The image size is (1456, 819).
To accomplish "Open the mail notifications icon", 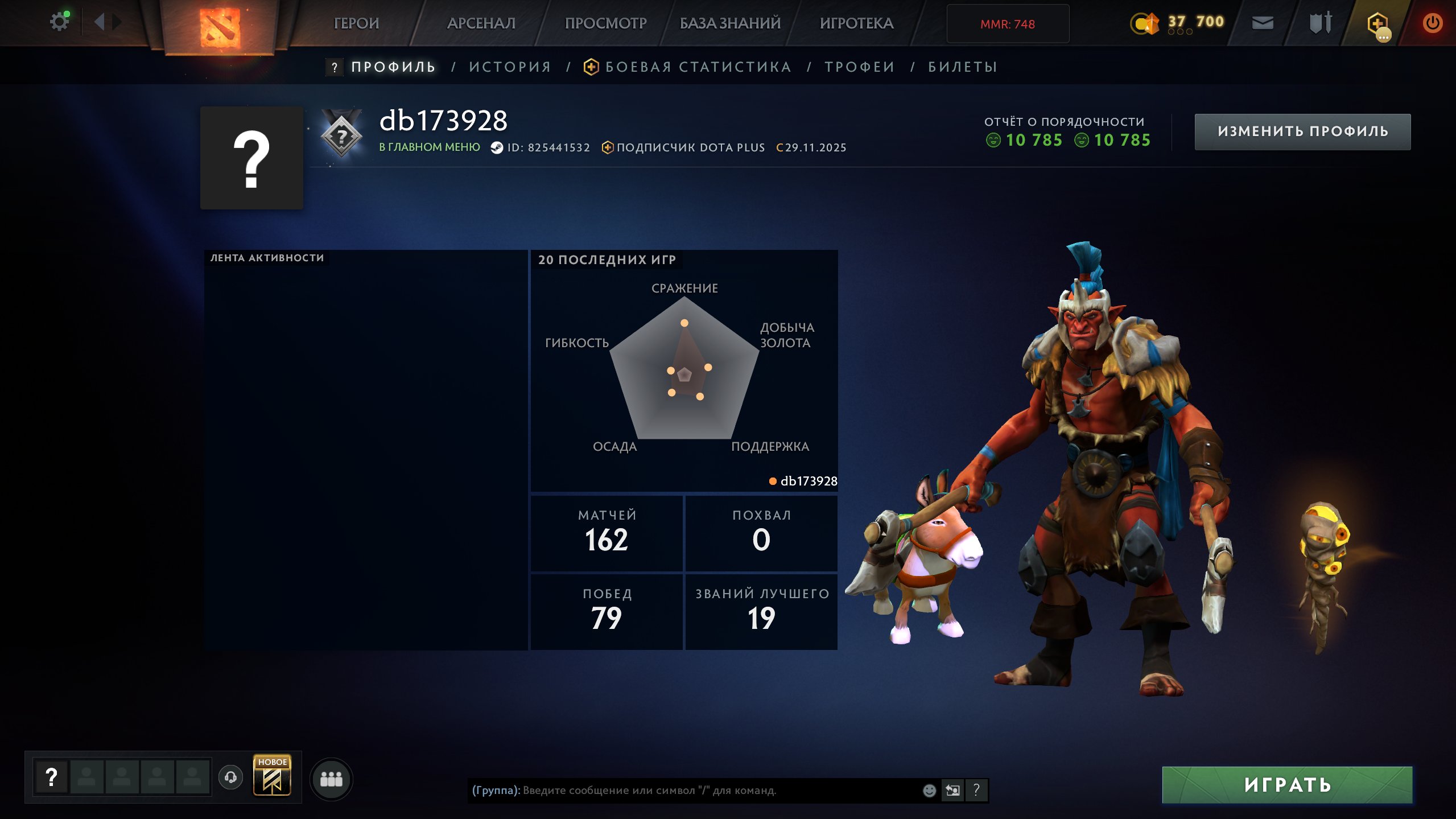I will click(1263, 23).
